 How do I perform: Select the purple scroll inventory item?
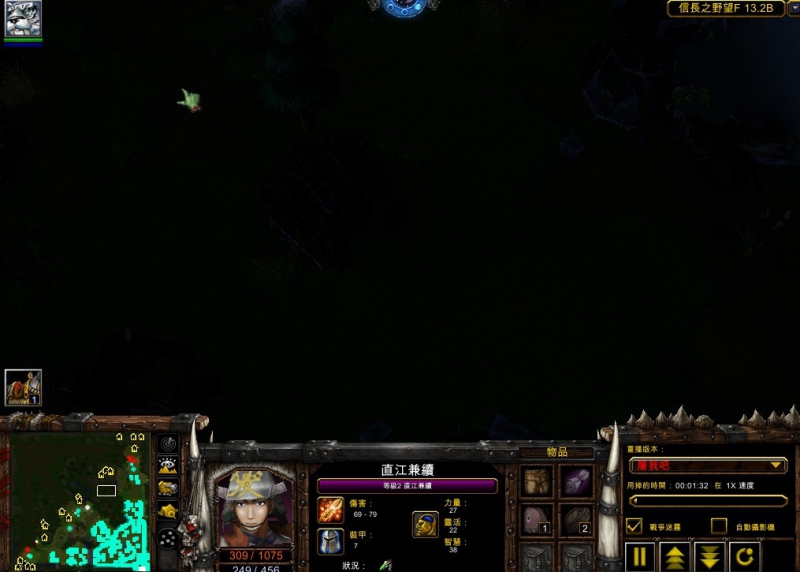tap(576, 482)
